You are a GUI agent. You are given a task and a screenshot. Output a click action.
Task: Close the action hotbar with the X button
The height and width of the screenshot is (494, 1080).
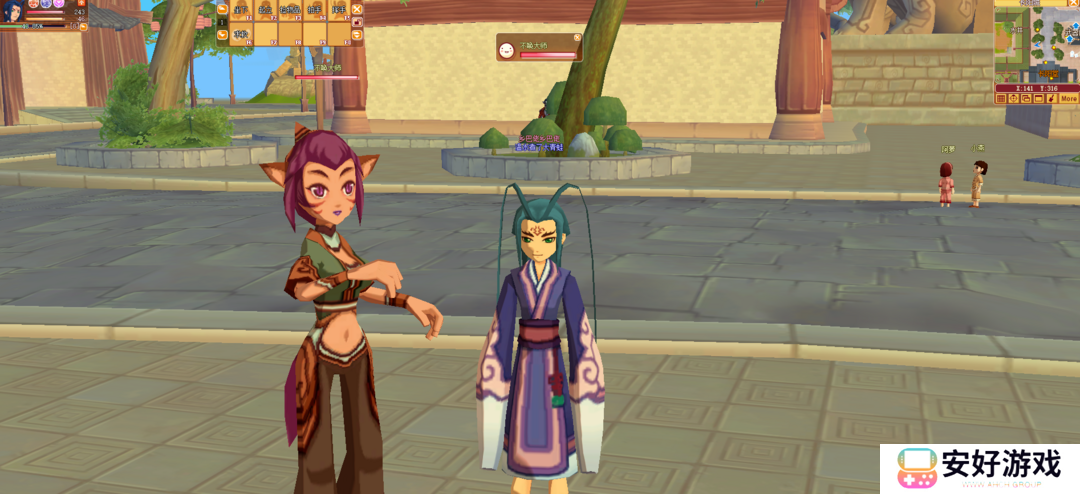[x=357, y=10]
